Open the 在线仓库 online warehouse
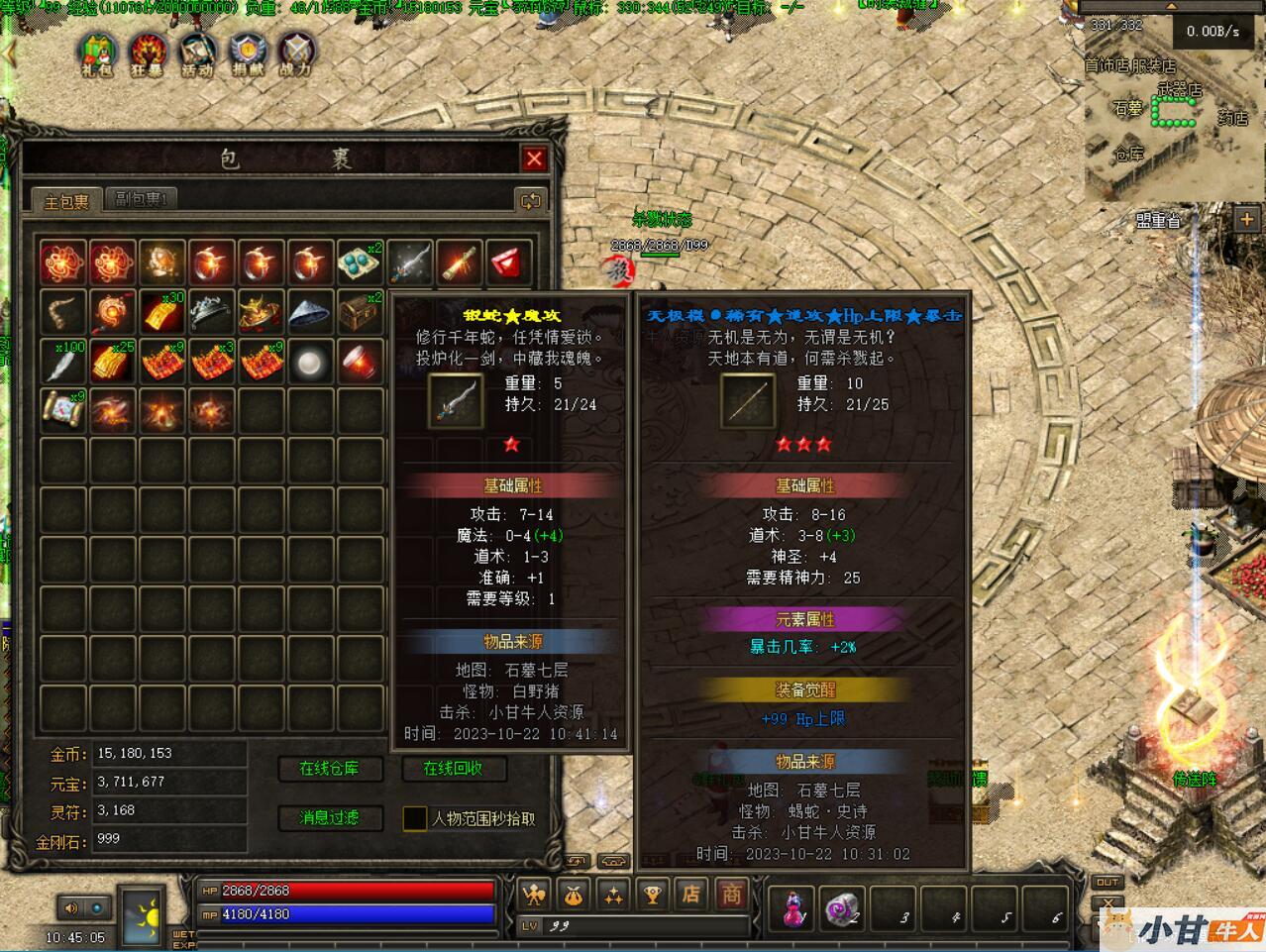Image resolution: width=1266 pixels, height=952 pixels. click(x=329, y=769)
